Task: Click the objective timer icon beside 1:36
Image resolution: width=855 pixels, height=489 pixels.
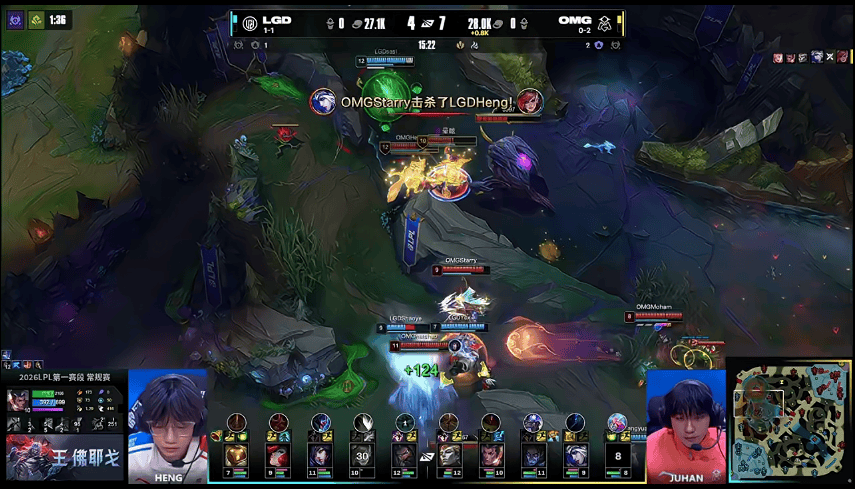Action: click(x=35, y=20)
